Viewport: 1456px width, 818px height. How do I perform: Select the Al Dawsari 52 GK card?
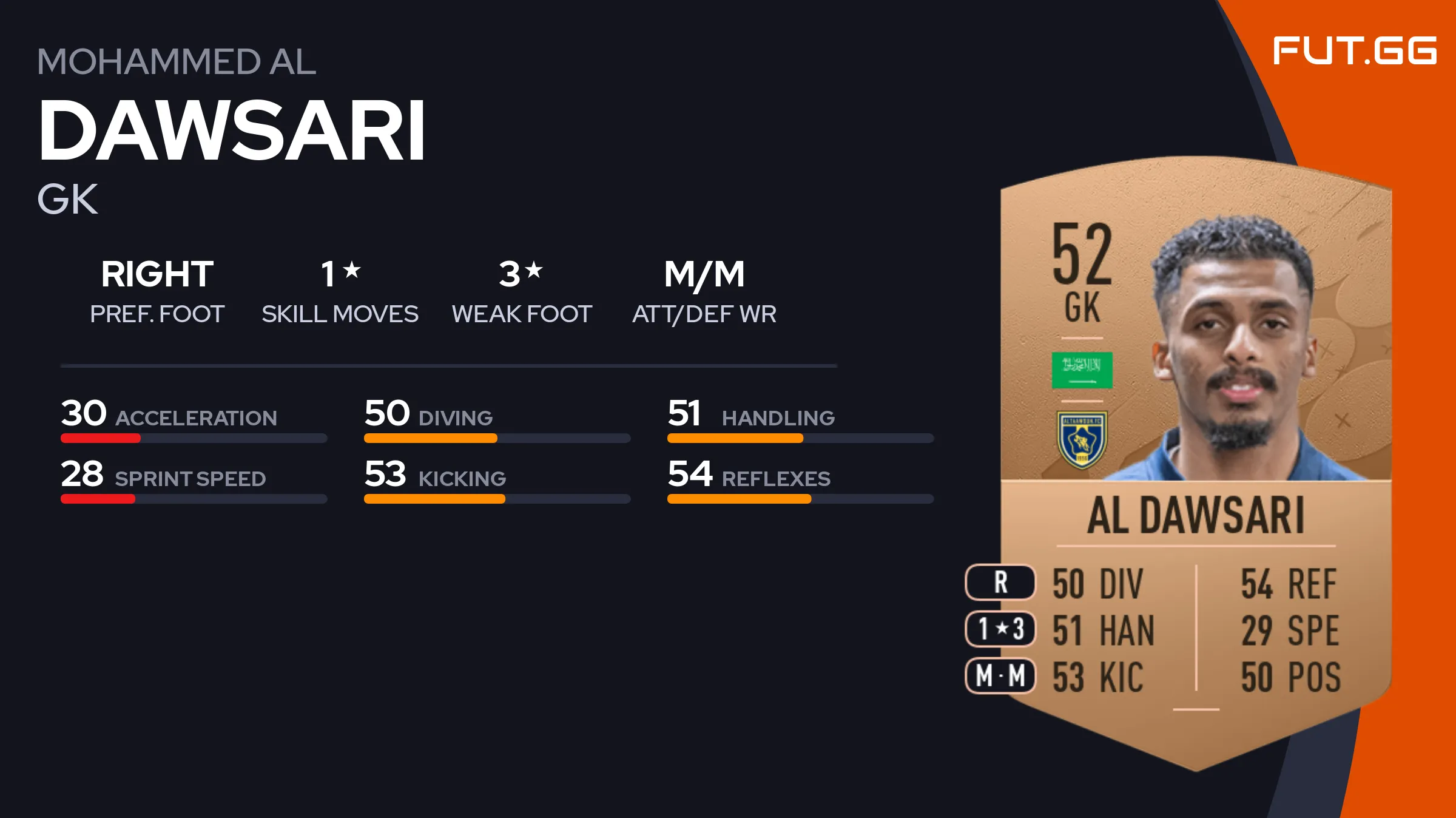pyautogui.click(x=1195, y=461)
